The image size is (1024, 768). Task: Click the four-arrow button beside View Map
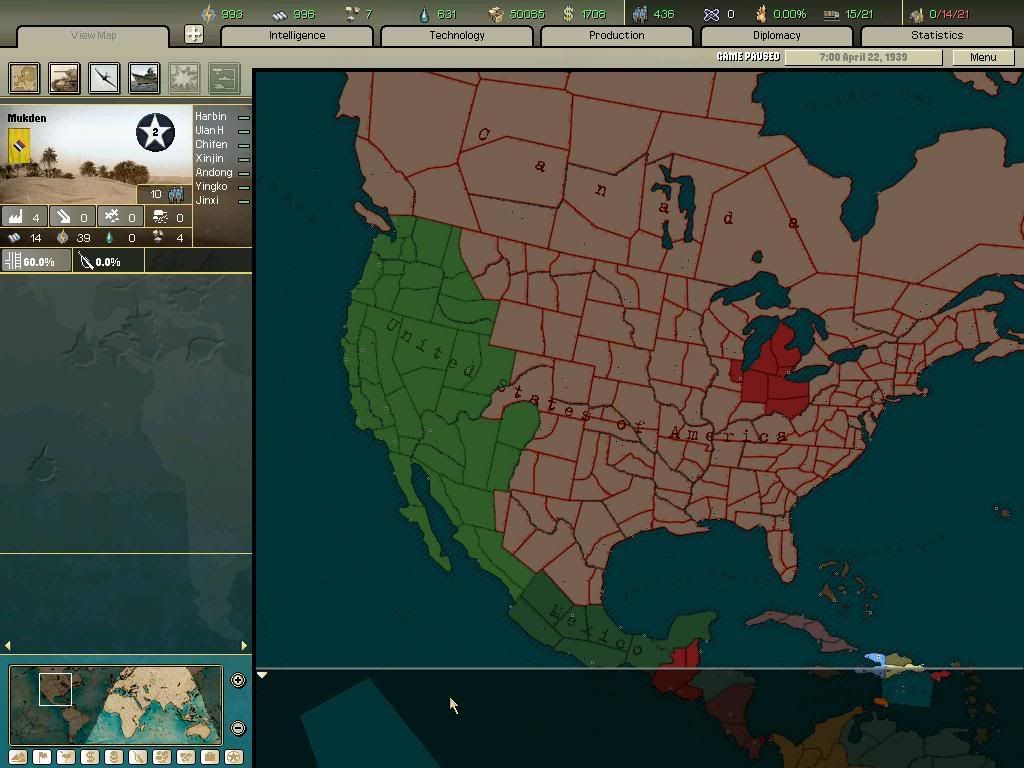pyautogui.click(x=194, y=35)
